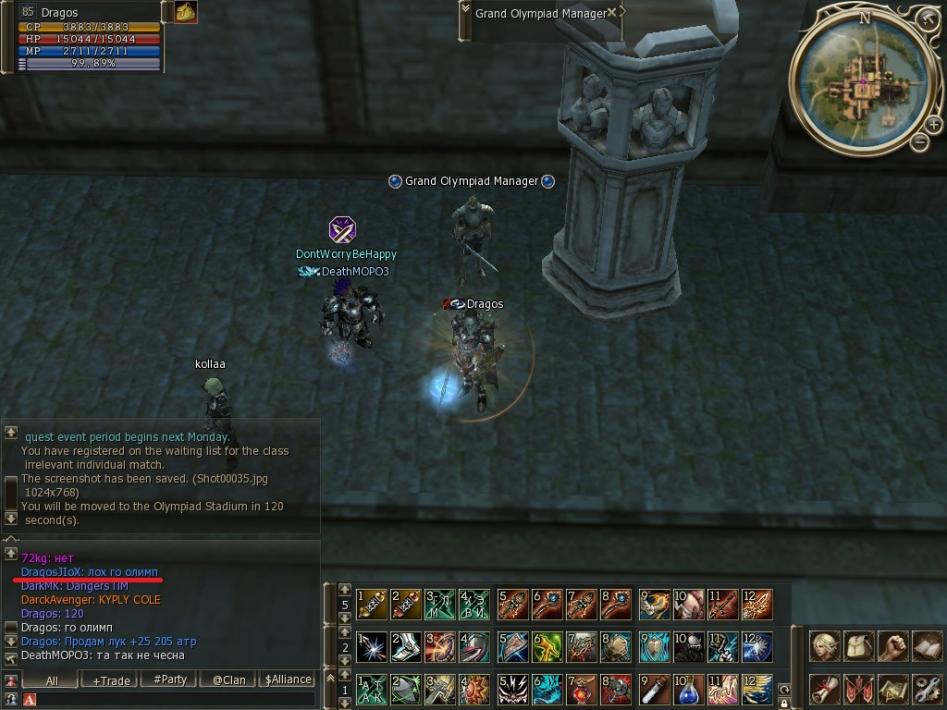Open the system menu wrench icon
The height and width of the screenshot is (710, 947).
(x=927, y=688)
